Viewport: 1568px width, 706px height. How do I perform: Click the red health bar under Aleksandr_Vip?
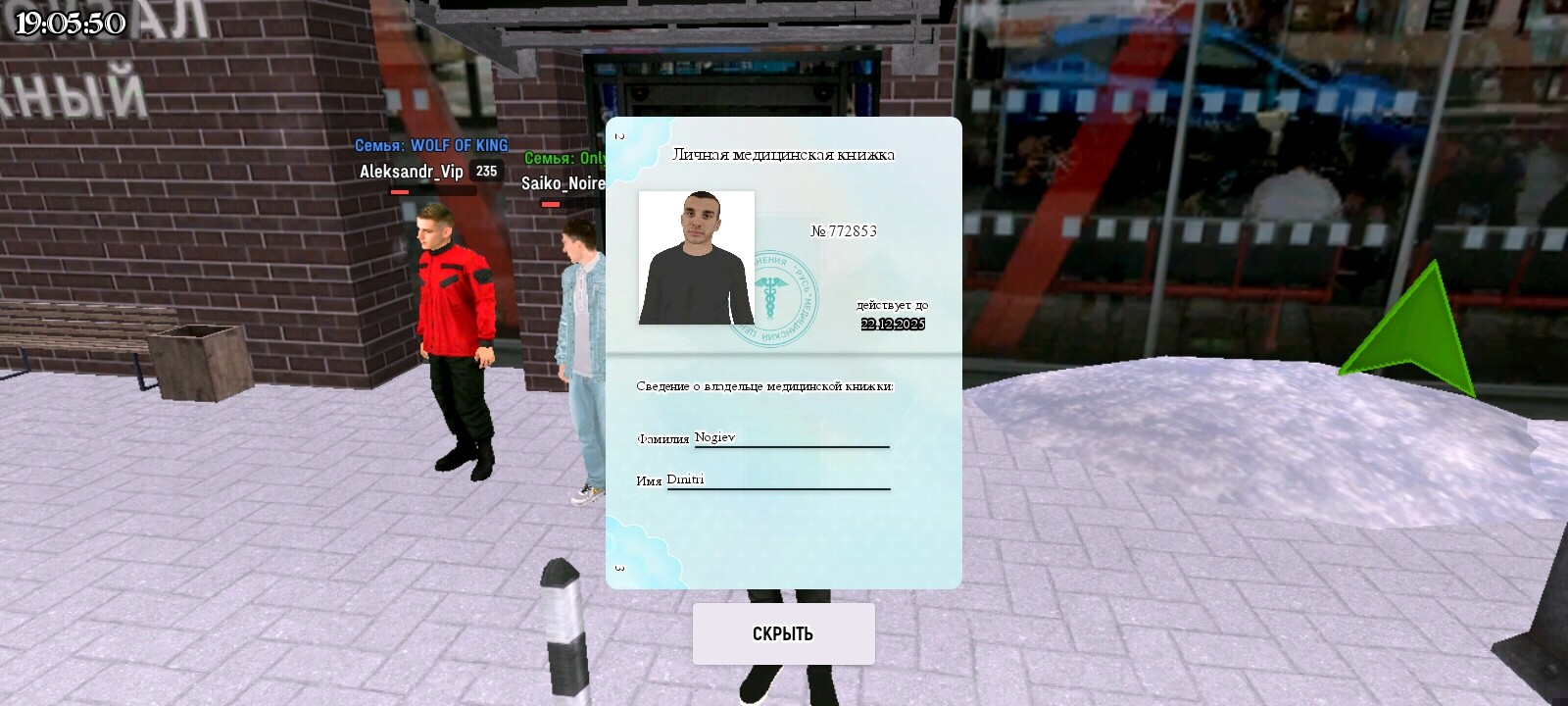pyautogui.click(x=400, y=193)
